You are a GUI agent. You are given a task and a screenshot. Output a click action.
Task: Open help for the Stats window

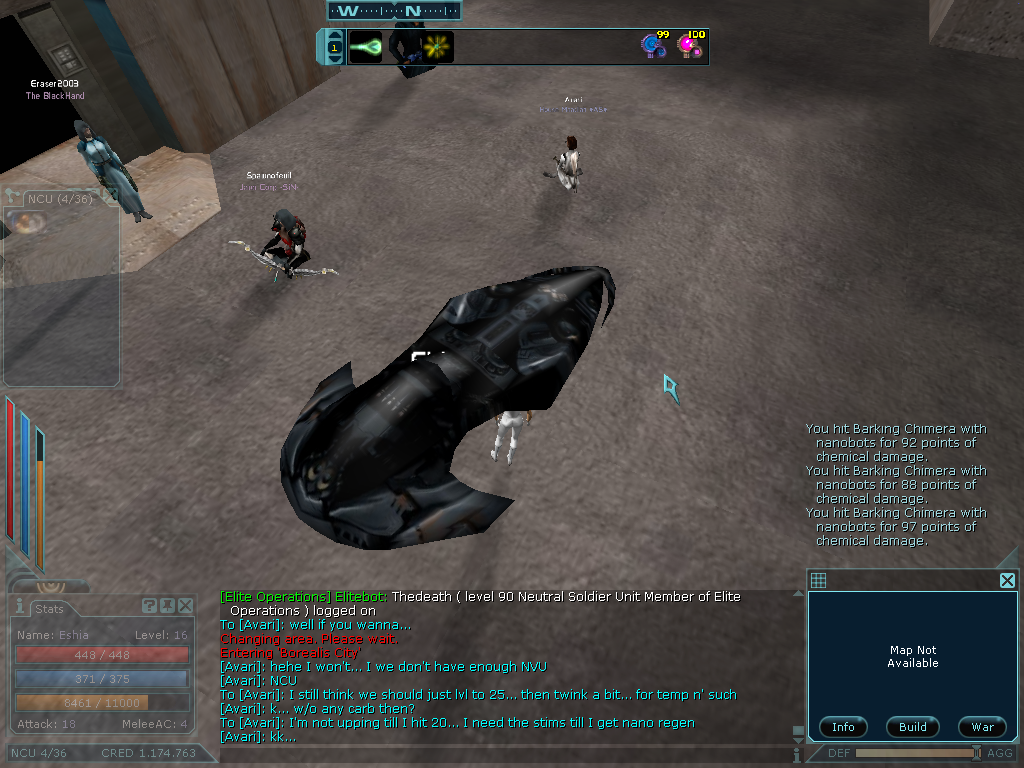[149, 606]
